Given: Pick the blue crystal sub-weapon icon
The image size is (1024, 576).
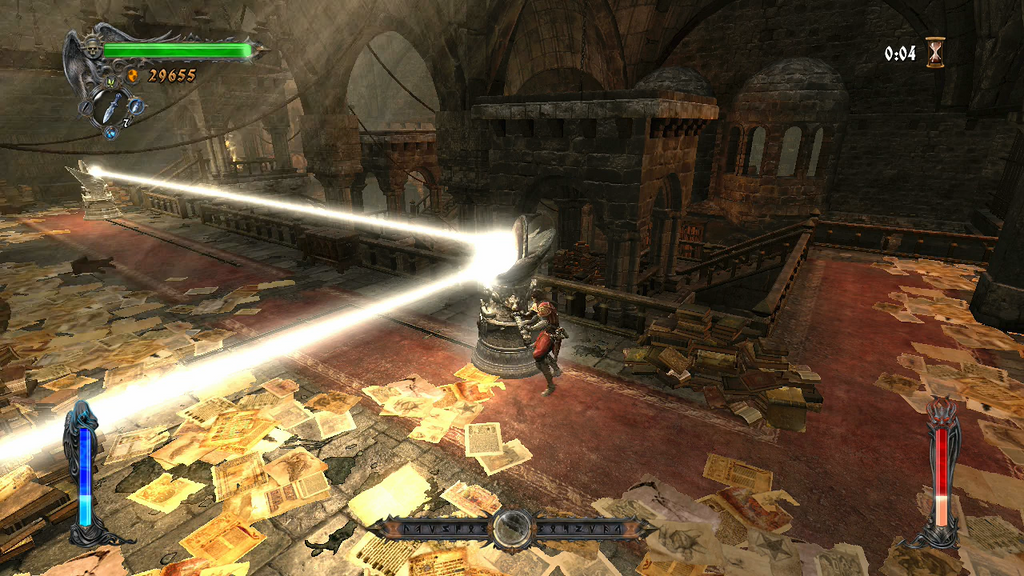Looking at the screenshot, I should pyautogui.click(x=111, y=133).
